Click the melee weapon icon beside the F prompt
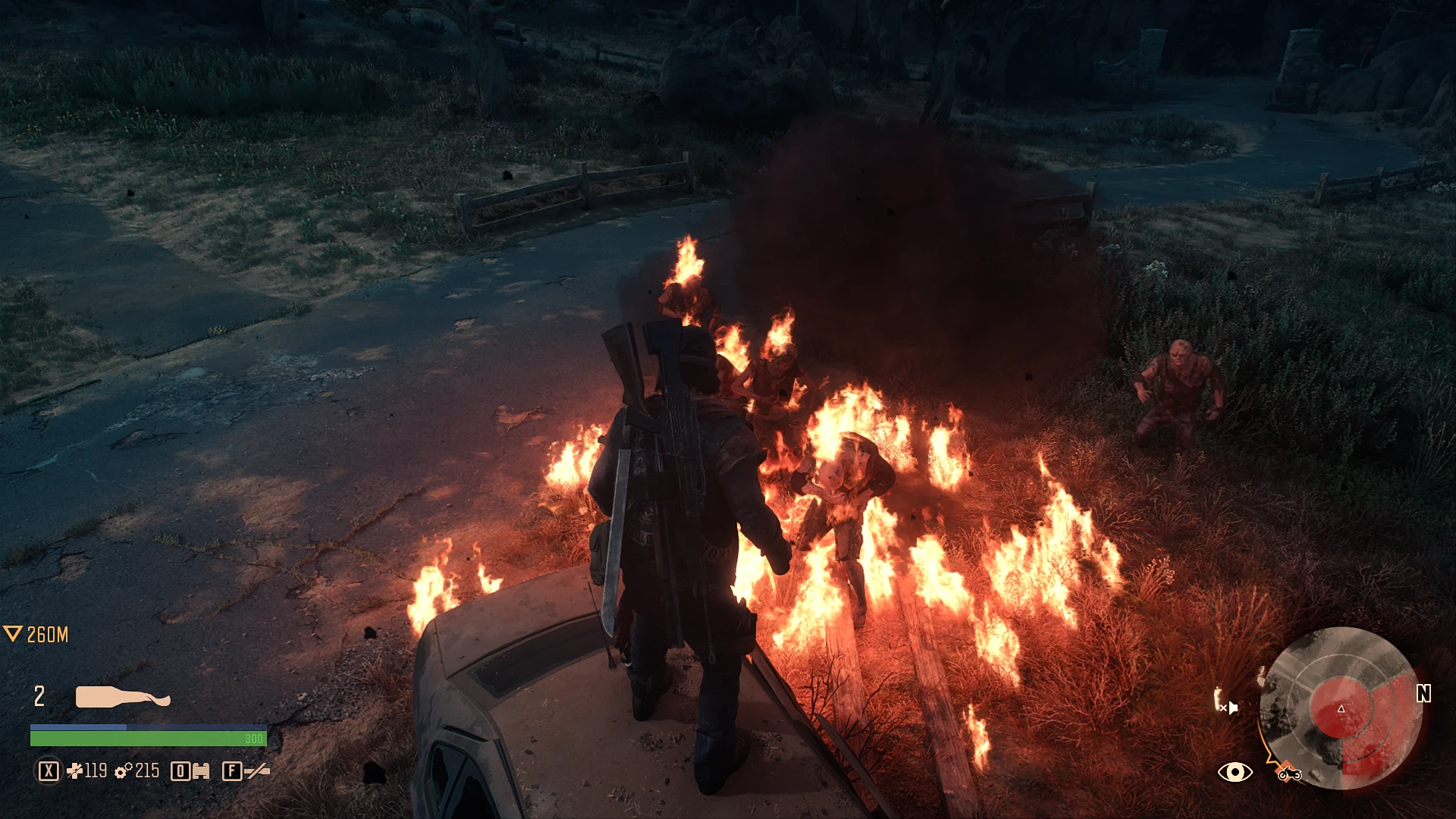The width and height of the screenshot is (1456, 819). coord(256,770)
